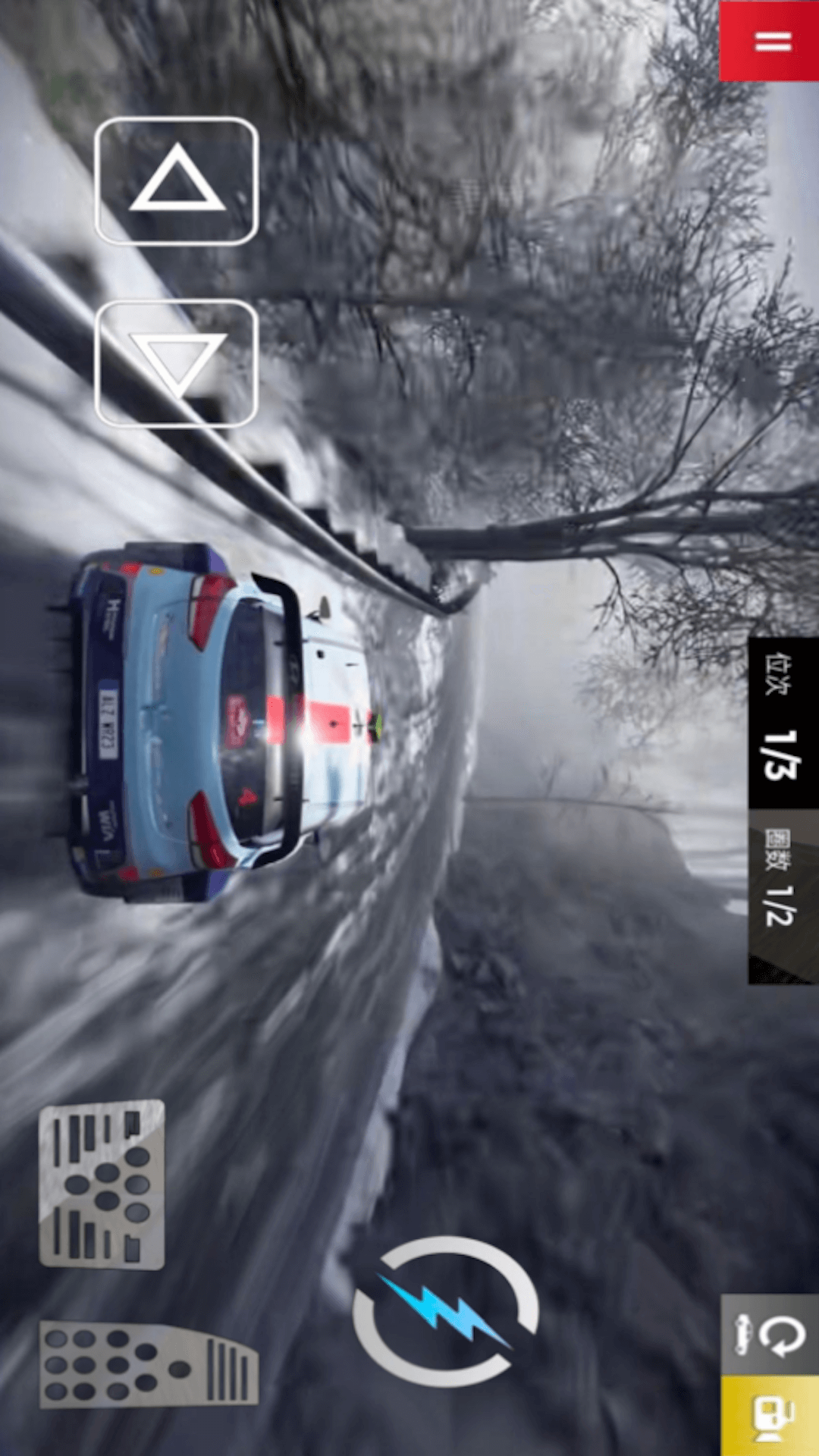Image resolution: width=819 pixels, height=1456 pixels.
Task: Step on the short wide brake pedal
Action: pyautogui.click(x=102, y=1183)
